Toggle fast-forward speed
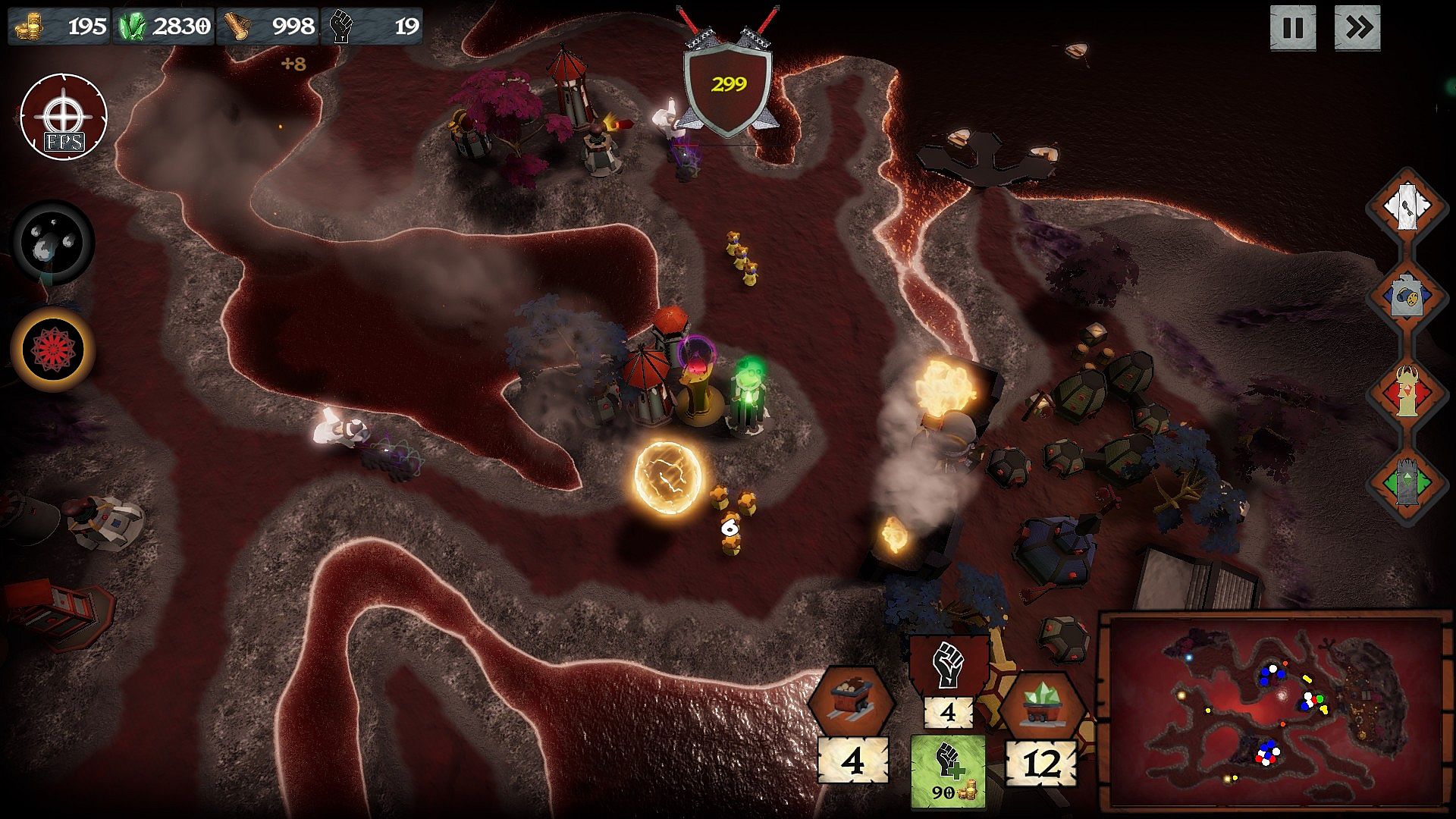 1357,29
